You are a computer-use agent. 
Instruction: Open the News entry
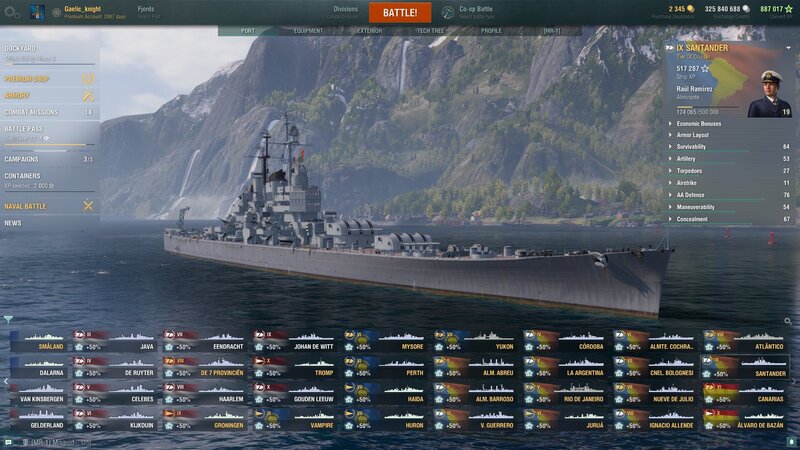13,223
